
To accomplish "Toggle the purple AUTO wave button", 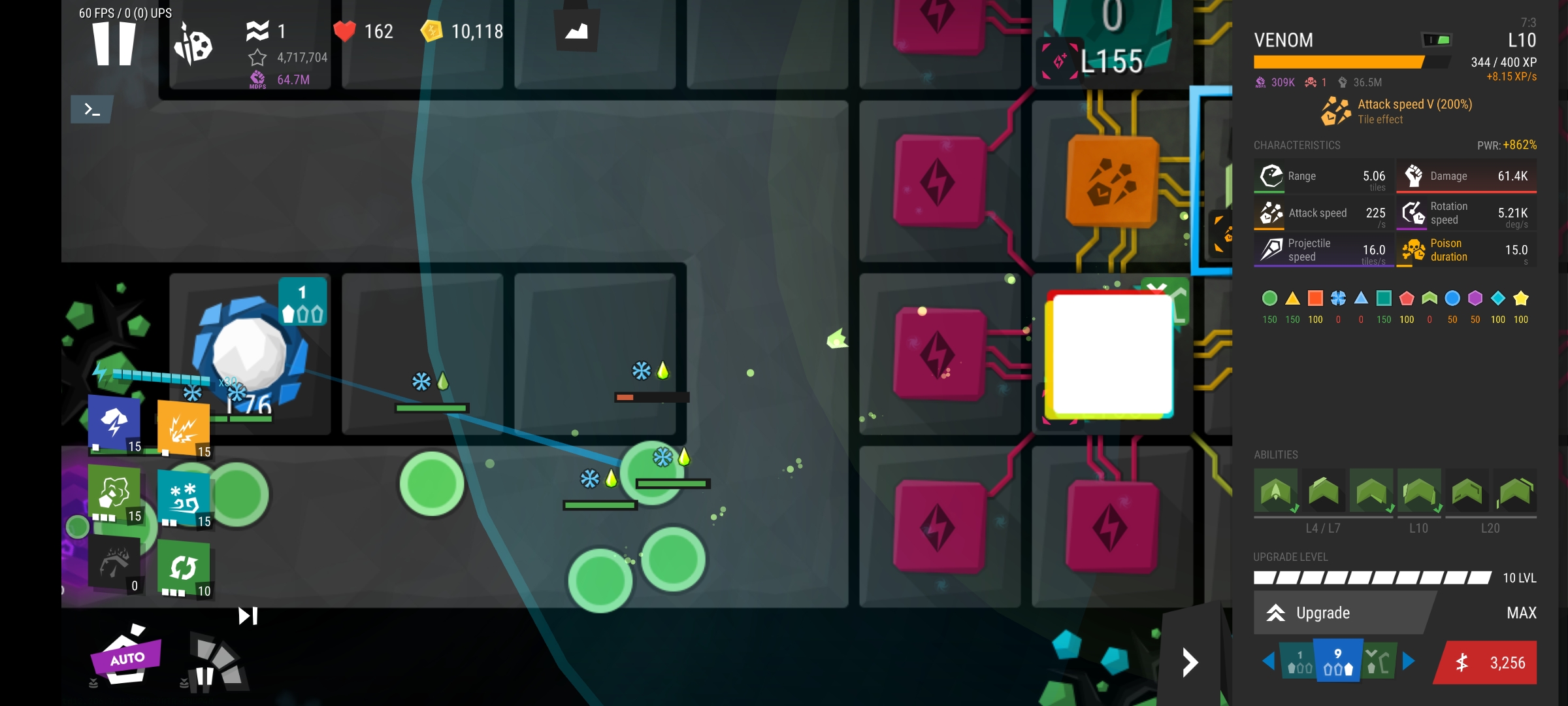I will tap(127, 657).
